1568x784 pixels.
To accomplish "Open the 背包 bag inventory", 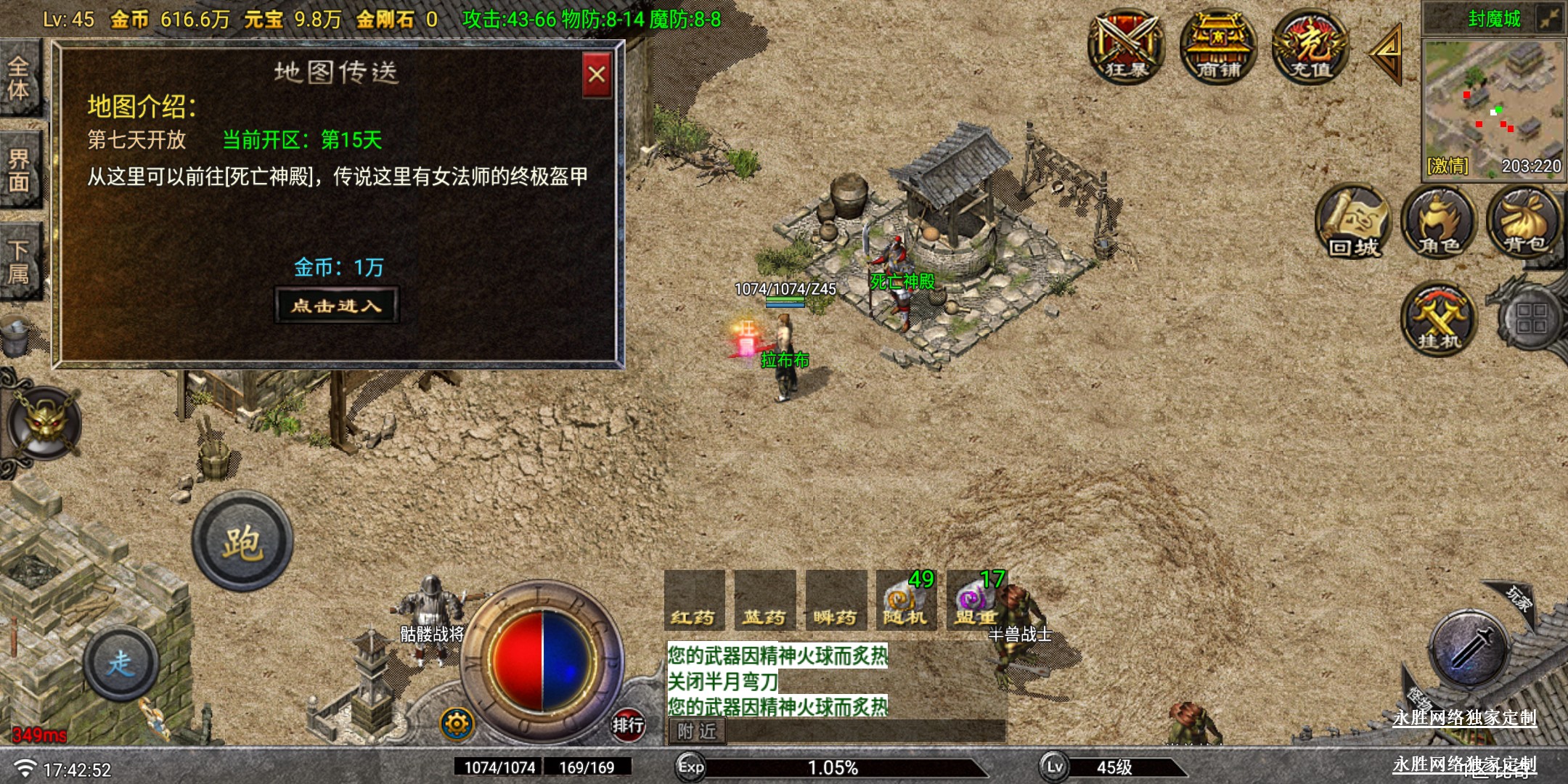I will [1524, 222].
